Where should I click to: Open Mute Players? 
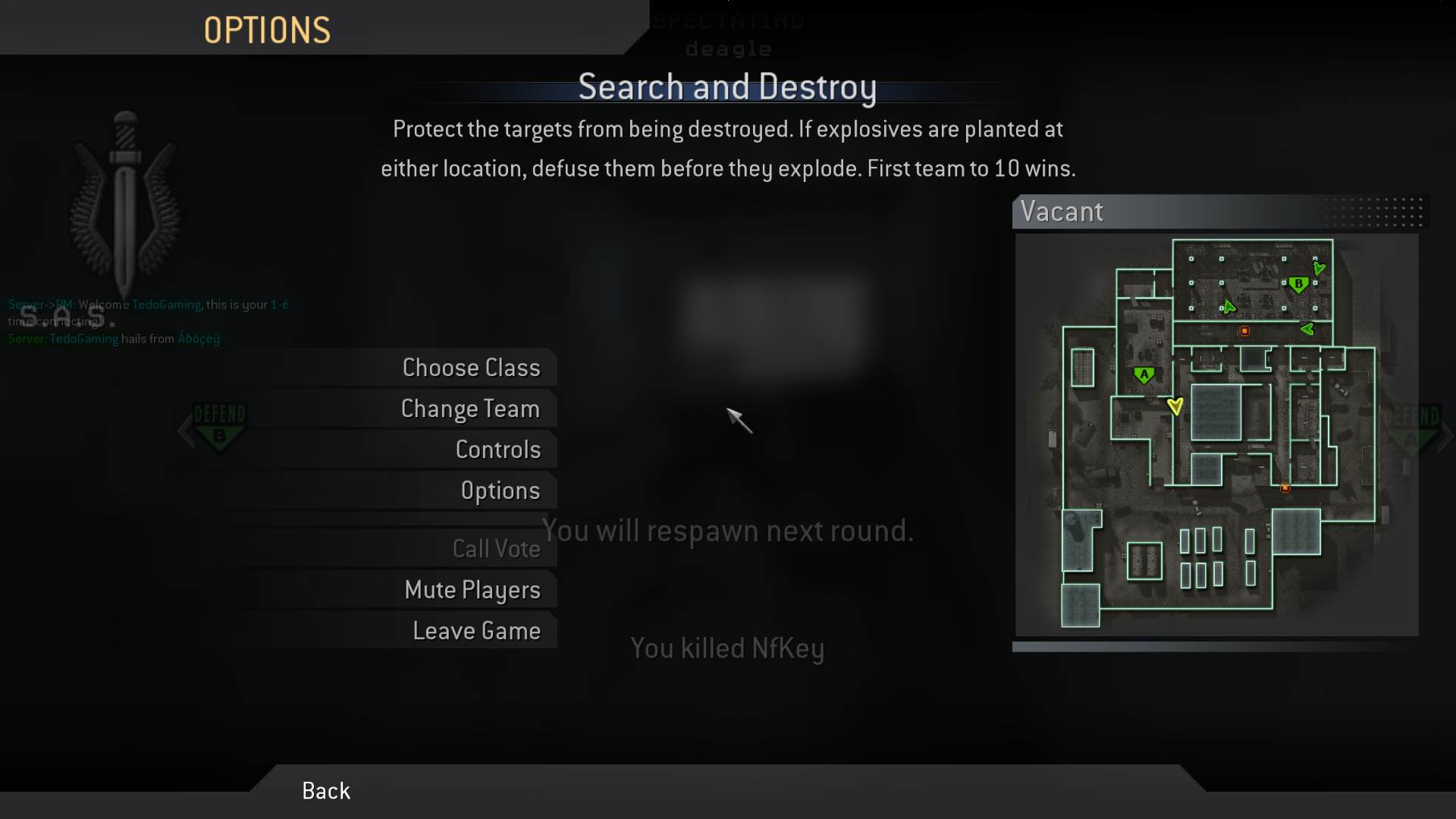click(x=473, y=589)
